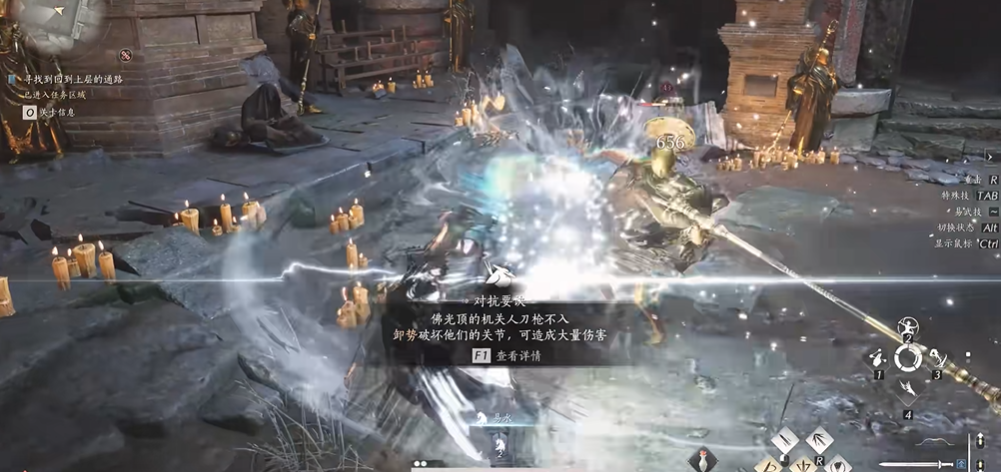The image size is (1001, 472).
Task: Use the healing gourd item
Action: [702, 460]
